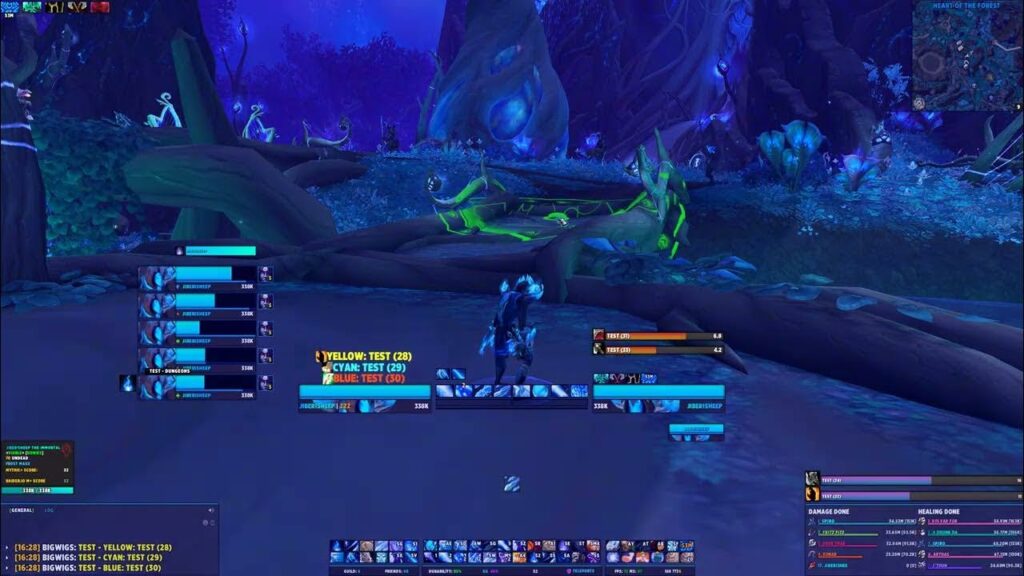Switch to the General chat tab
Screen dimensions: 1024x576
[x=22, y=510]
